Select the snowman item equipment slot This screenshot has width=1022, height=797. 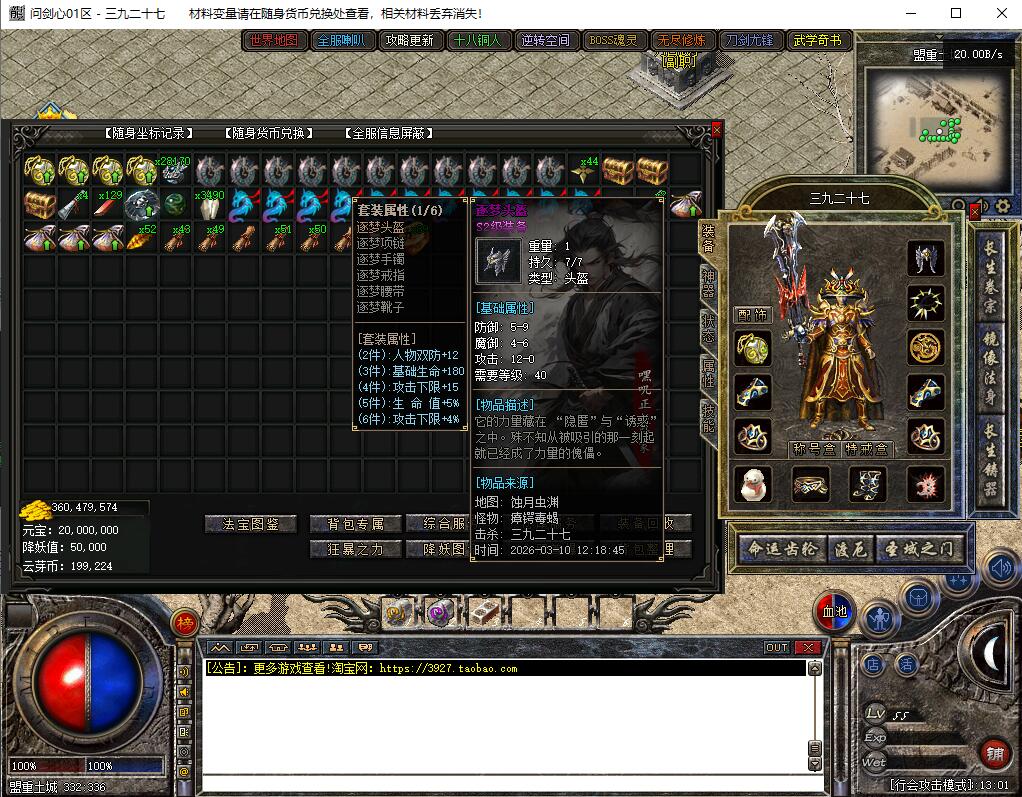[x=752, y=484]
